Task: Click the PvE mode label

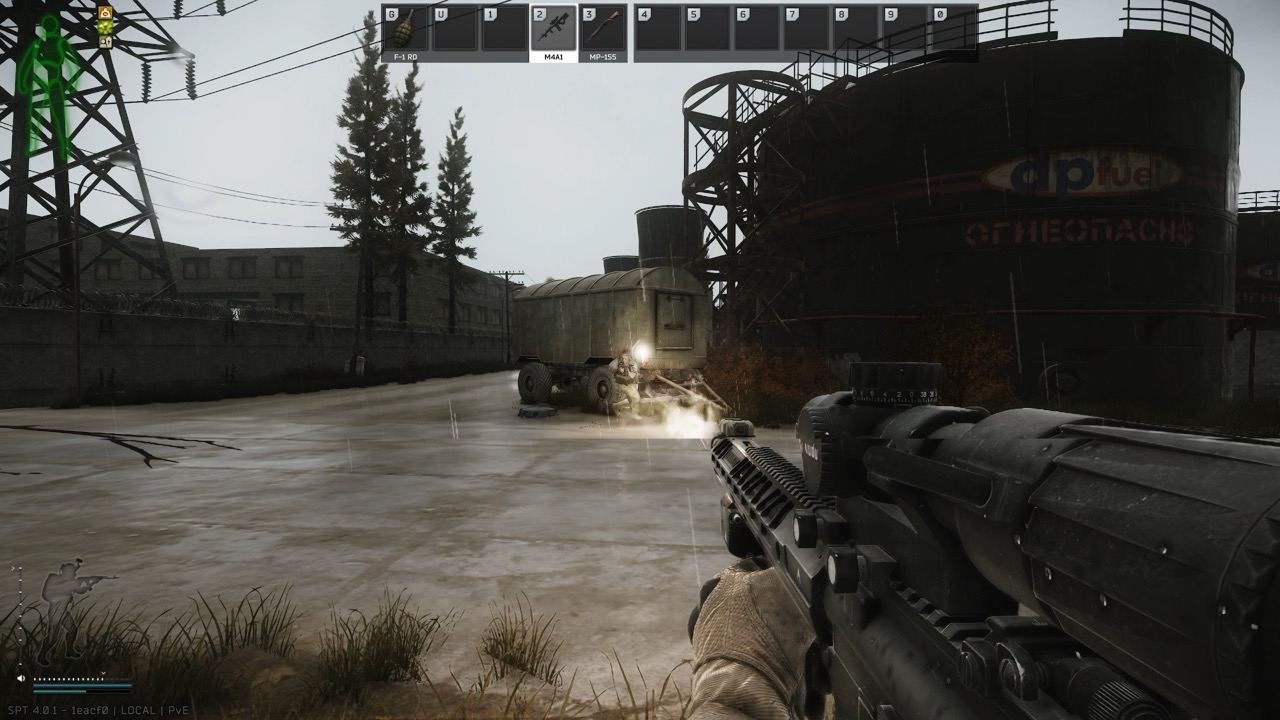Action: pyautogui.click(x=179, y=710)
